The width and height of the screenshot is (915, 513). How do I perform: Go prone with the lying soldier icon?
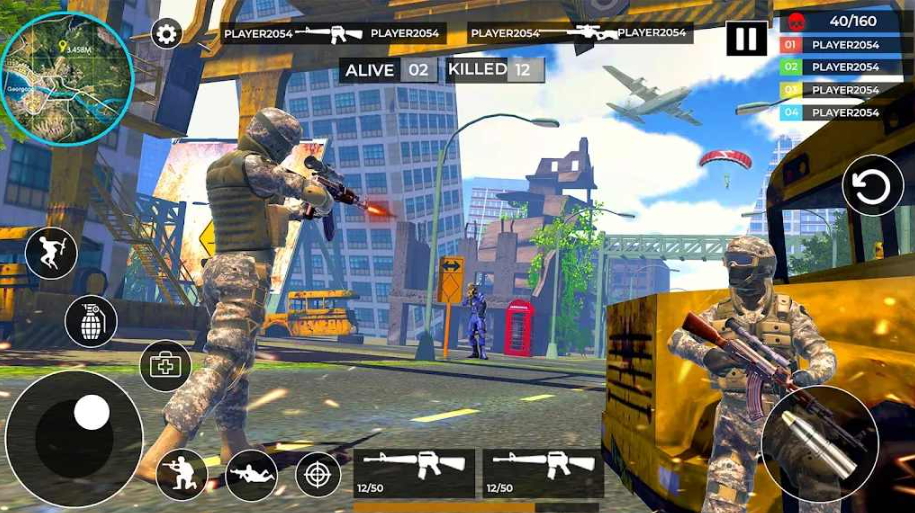point(250,474)
